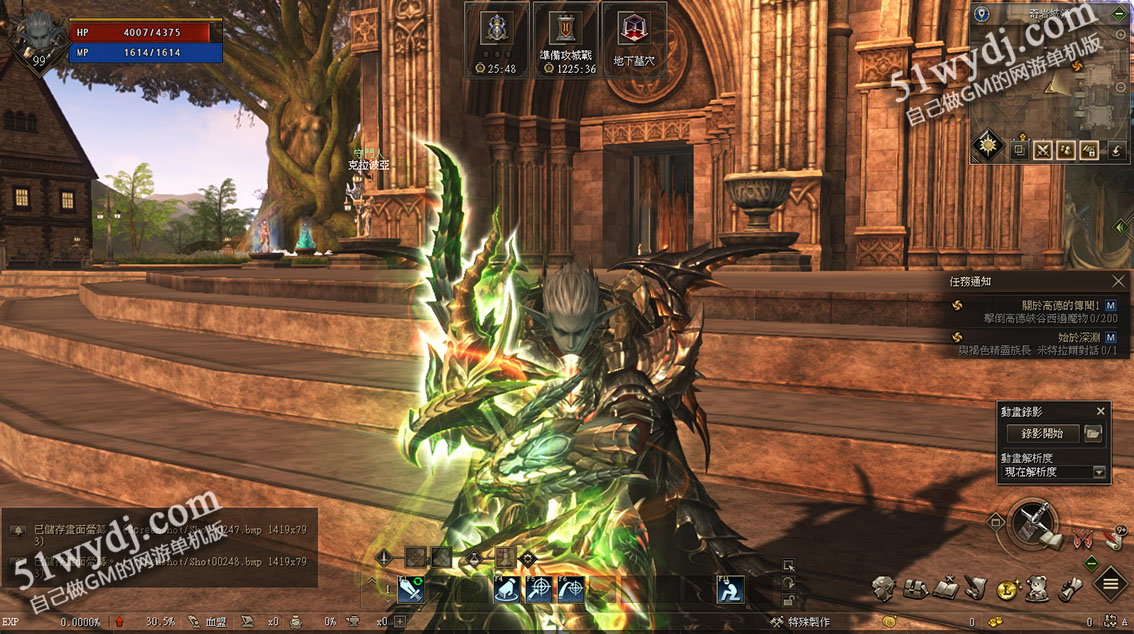Open the recording folder icon
Viewport: 1134px width, 634px height.
[1093, 434]
